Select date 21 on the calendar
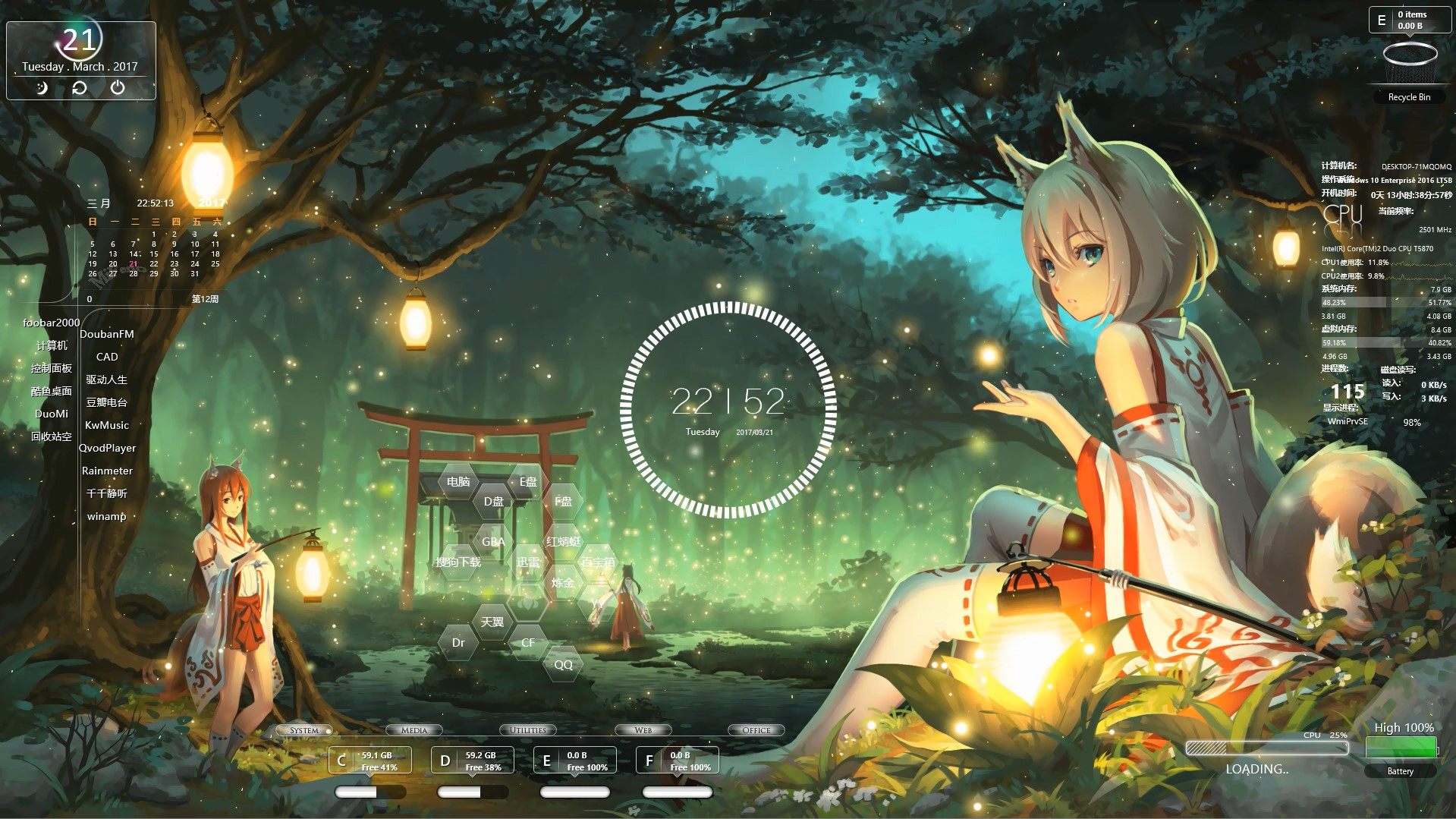 [134, 263]
